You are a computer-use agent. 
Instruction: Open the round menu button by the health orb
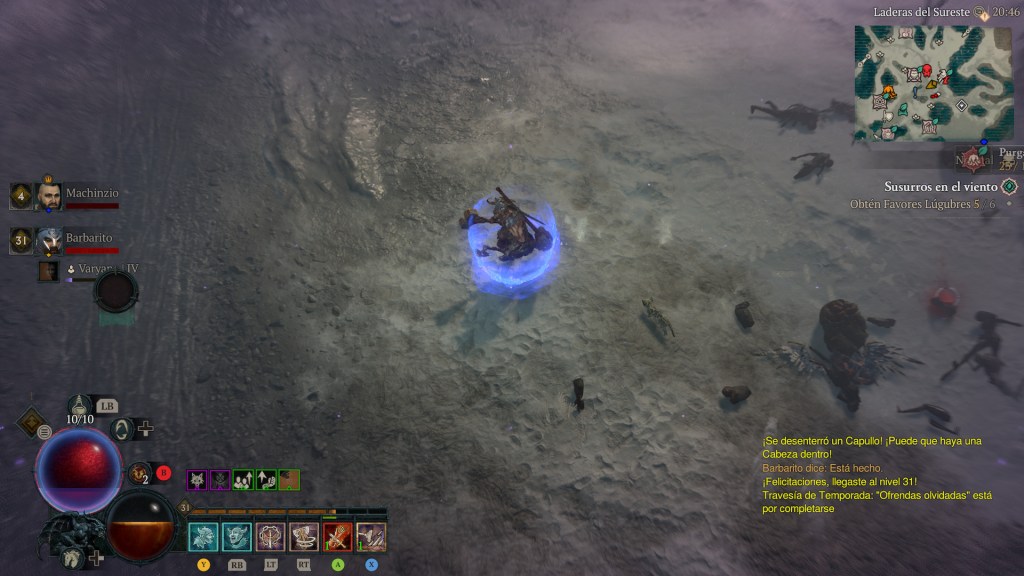tap(45, 432)
